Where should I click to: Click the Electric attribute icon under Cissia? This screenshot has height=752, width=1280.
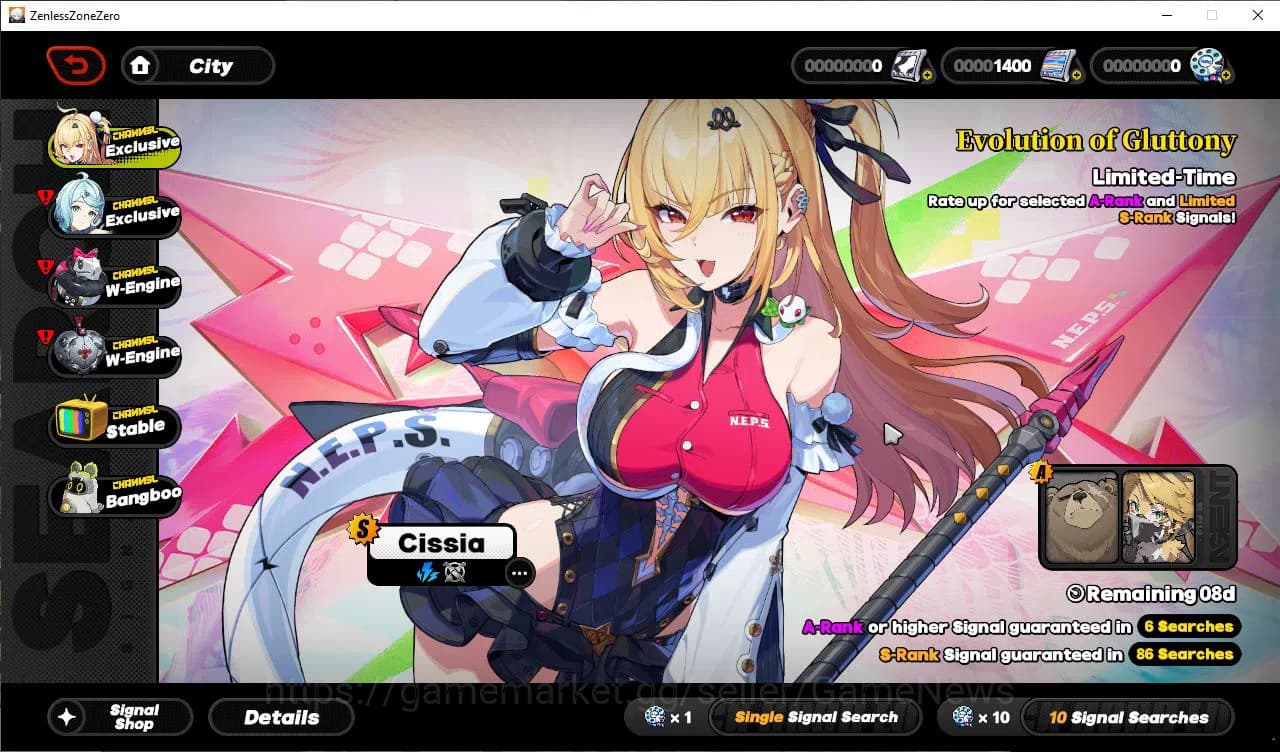[x=428, y=573]
